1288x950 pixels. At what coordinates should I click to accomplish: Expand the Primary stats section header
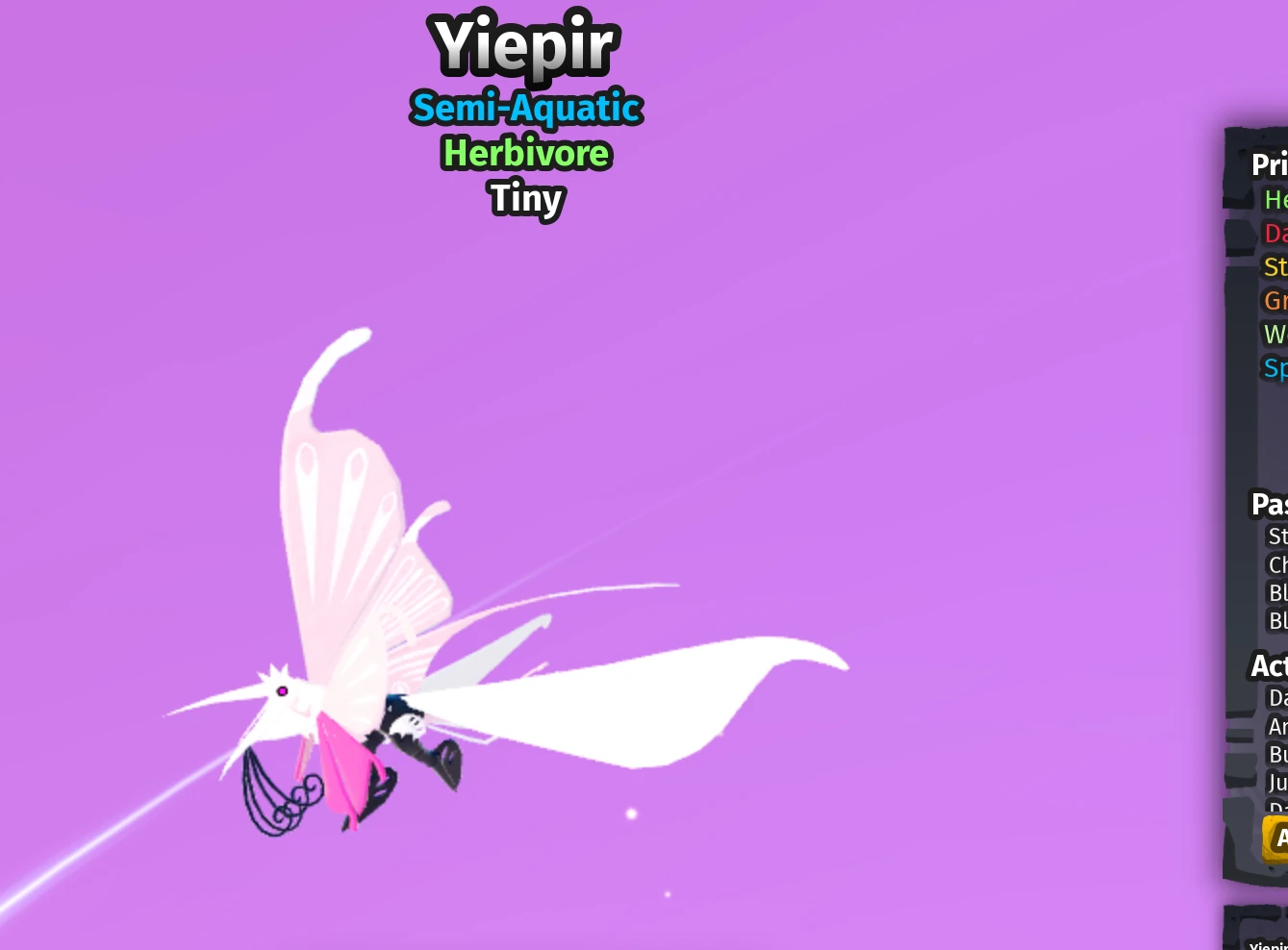tap(1270, 164)
